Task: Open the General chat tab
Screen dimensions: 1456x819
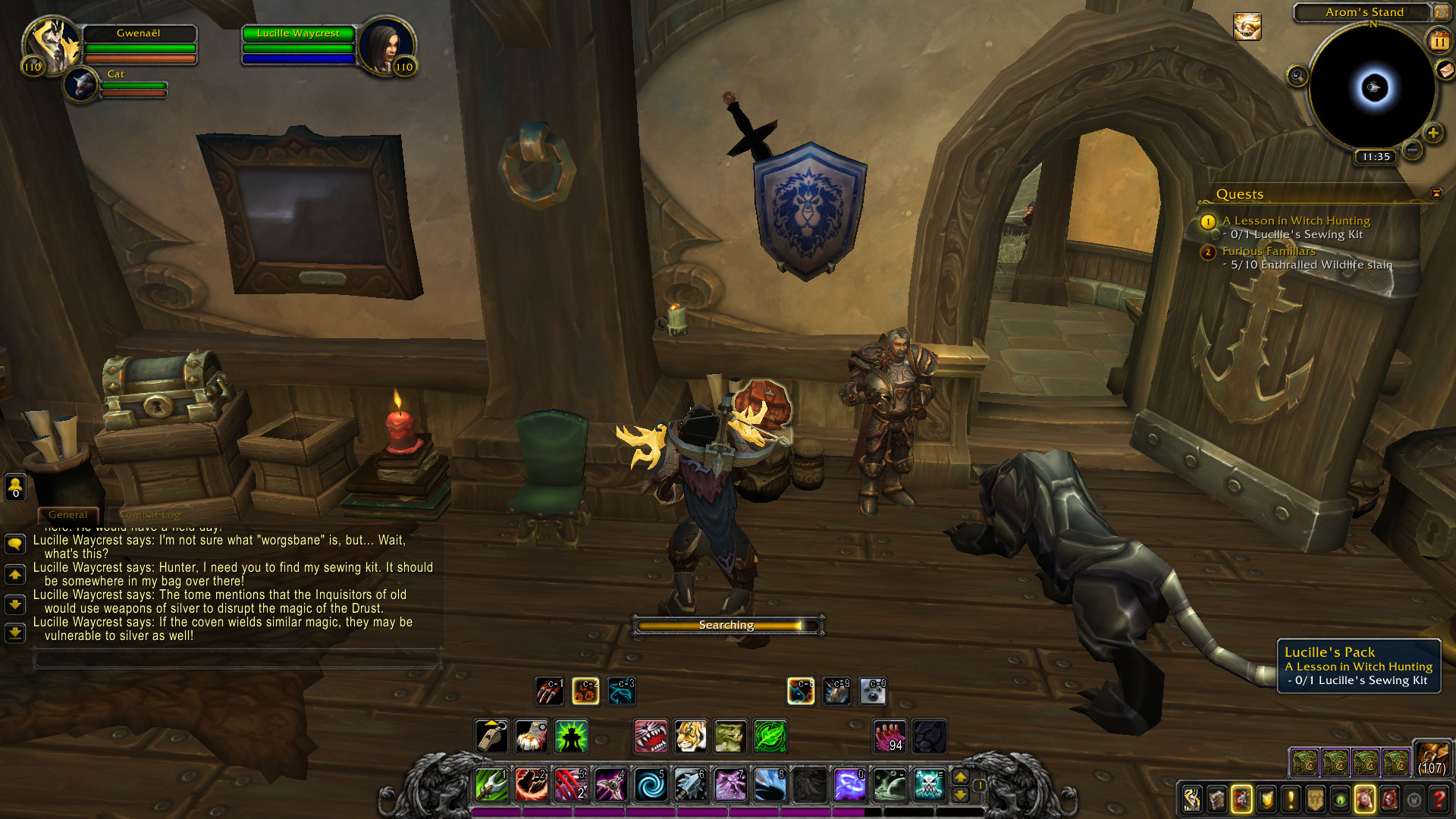Action: tap(67, 514)
